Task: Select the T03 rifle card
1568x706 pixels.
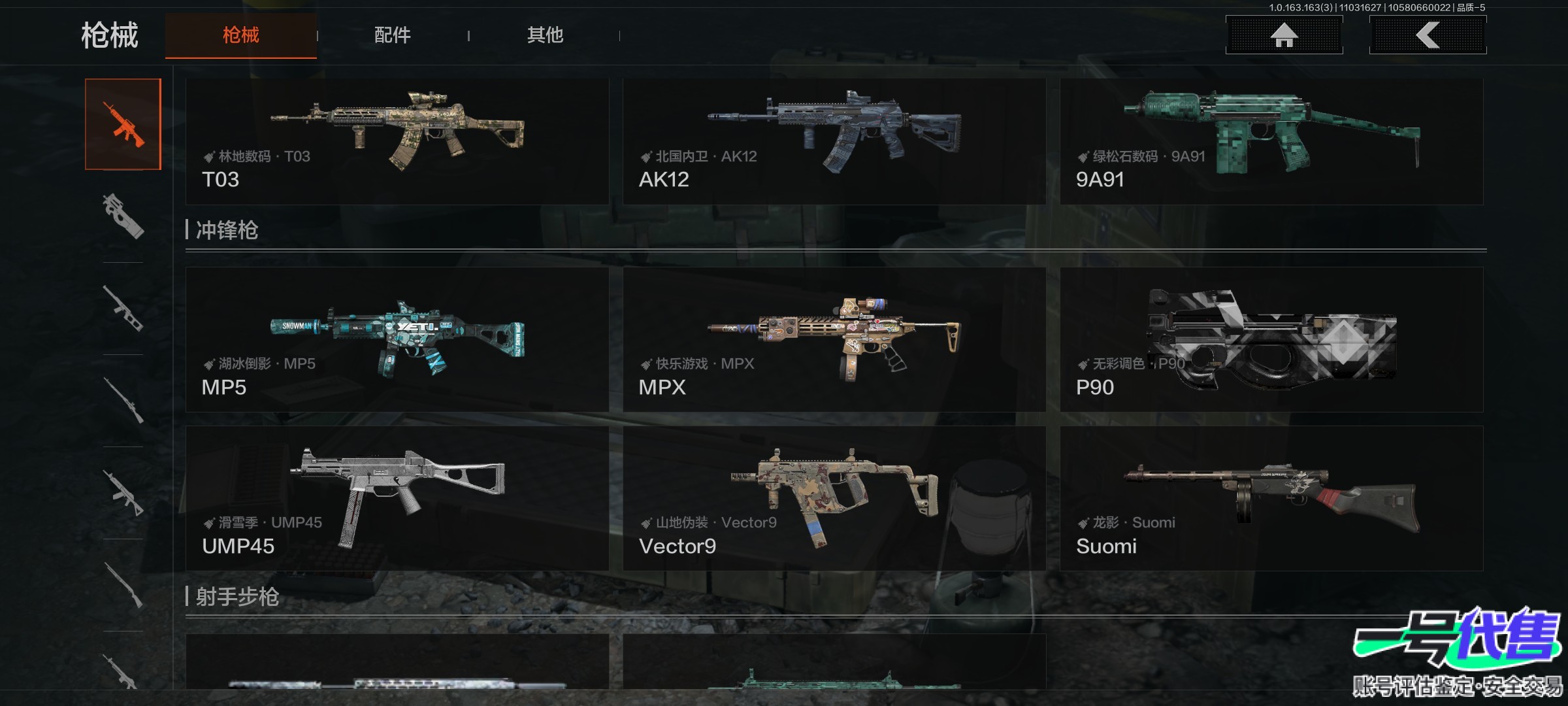Action: (x=397, y=141)
